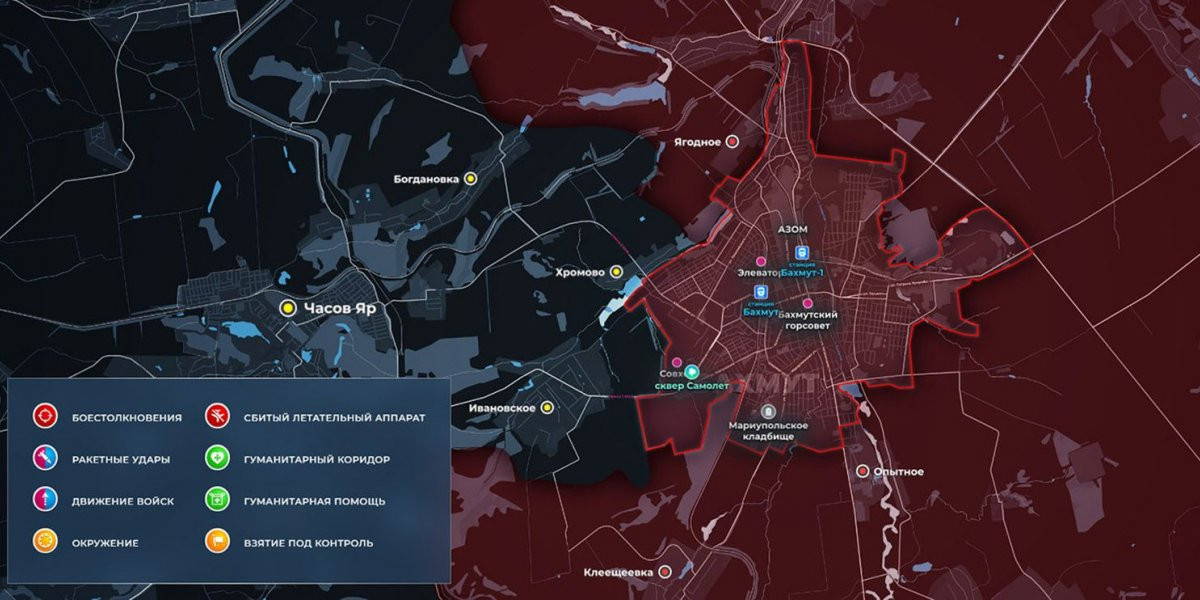Click the Мариупольское кладбище icon
1200x600 pixels.
click(768, 411)
